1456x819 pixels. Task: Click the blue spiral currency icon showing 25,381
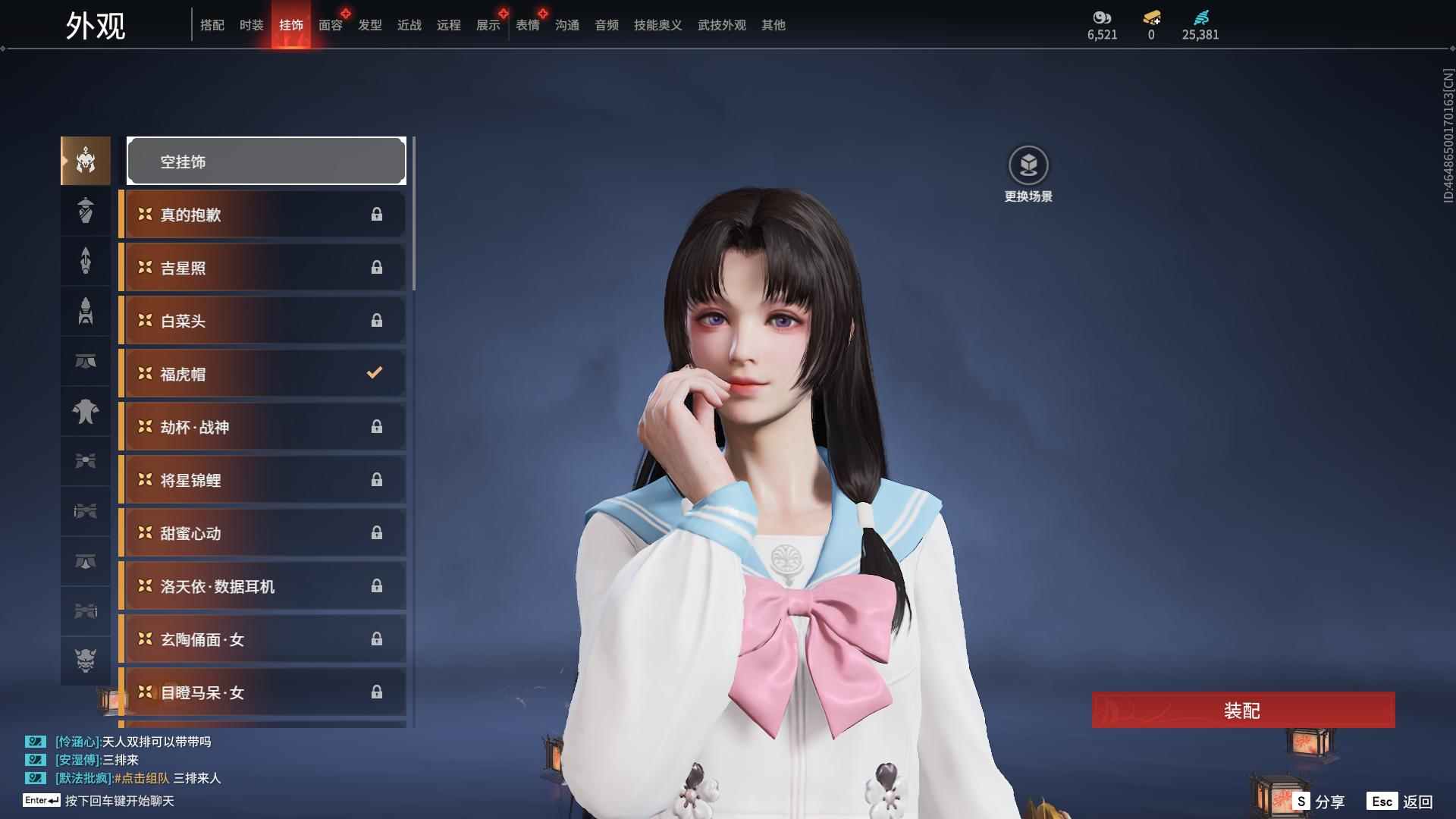[x=1200, y=18]
